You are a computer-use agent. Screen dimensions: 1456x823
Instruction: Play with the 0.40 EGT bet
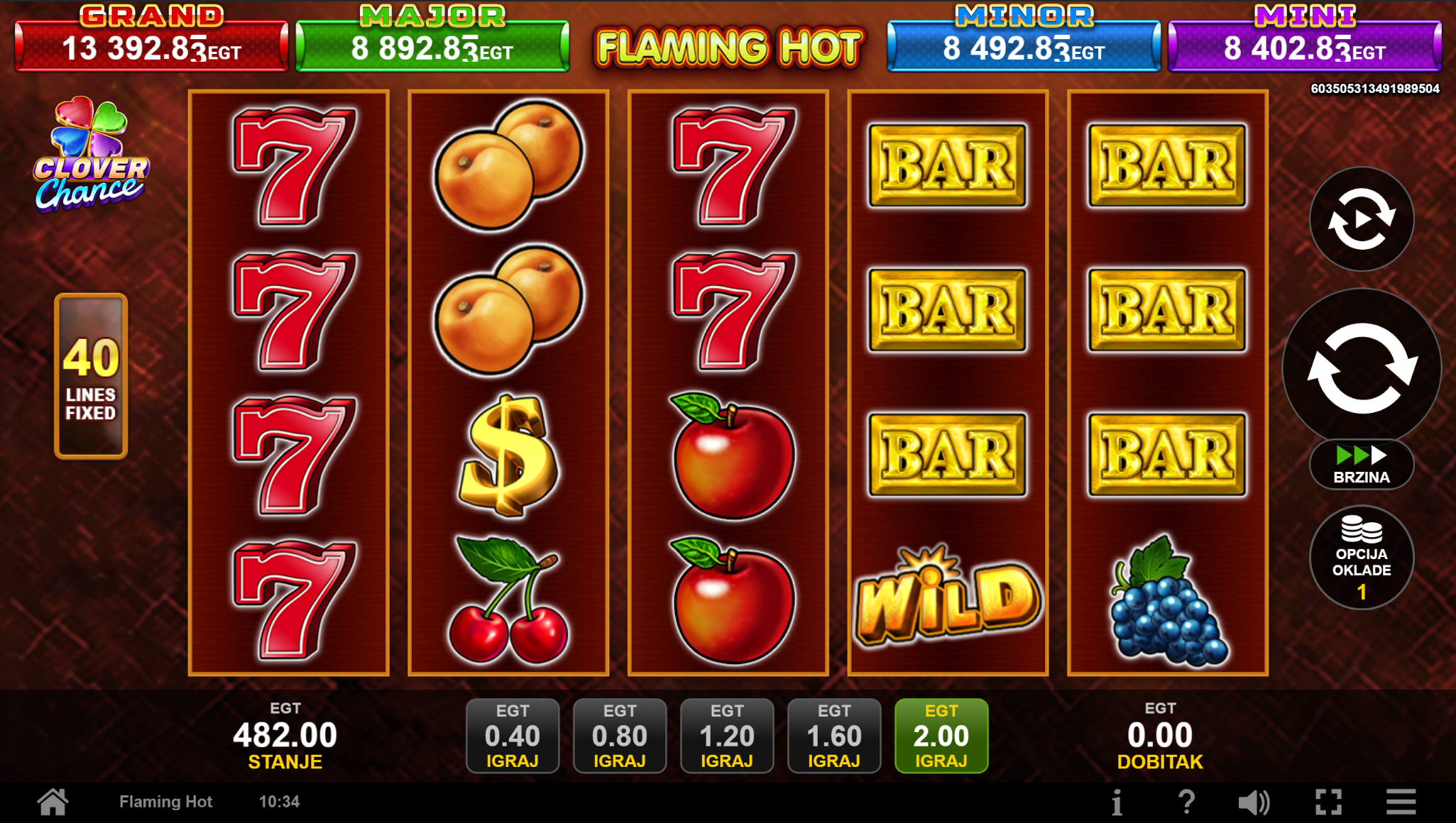pyautogui.click(x=513, y=736)
